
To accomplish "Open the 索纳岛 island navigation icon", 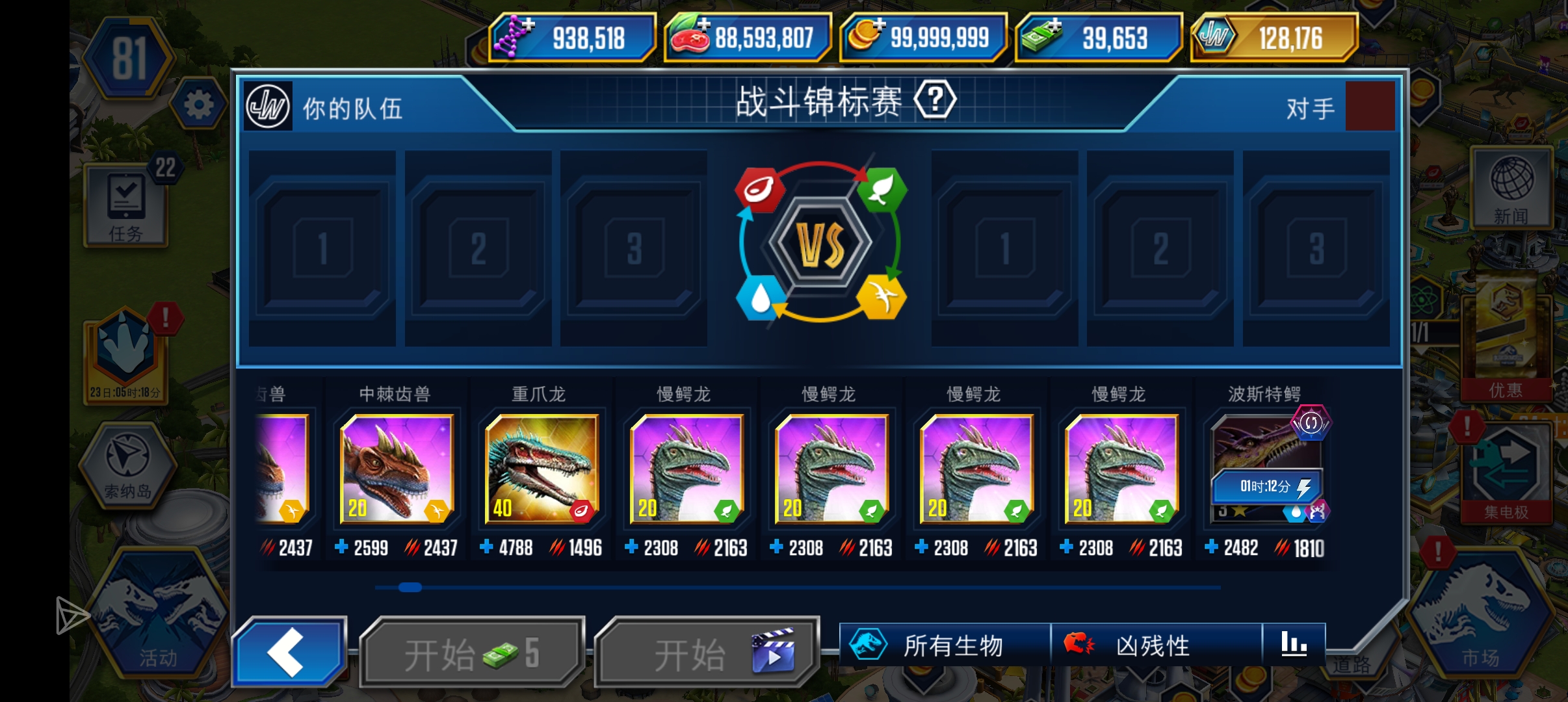I will point(127,465).
